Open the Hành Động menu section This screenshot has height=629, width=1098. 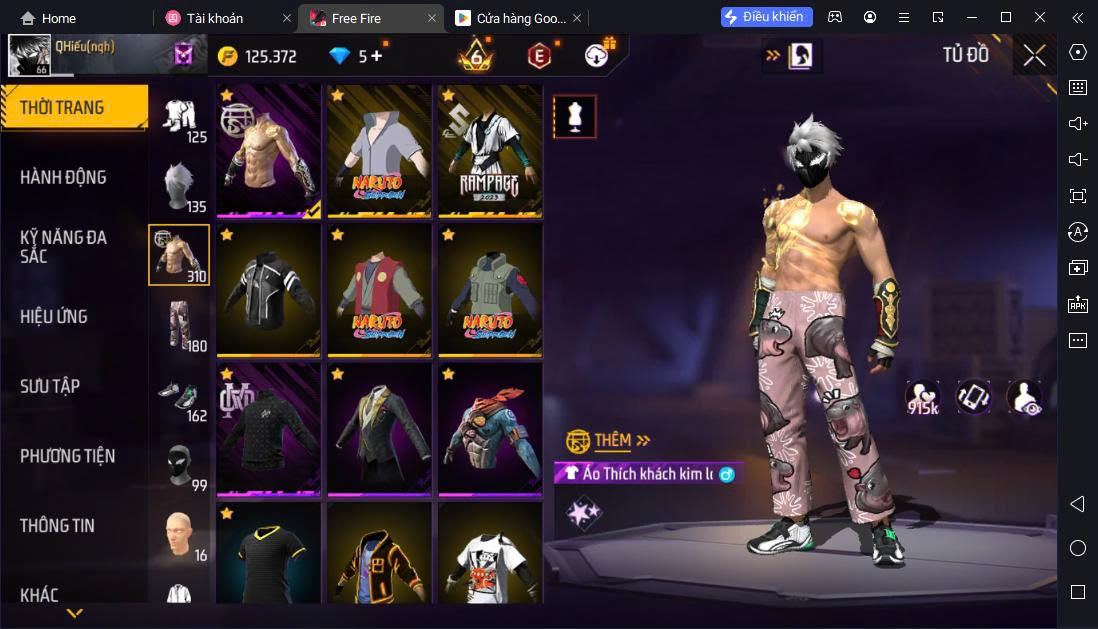pyautogui.click(x=63, y=177)
